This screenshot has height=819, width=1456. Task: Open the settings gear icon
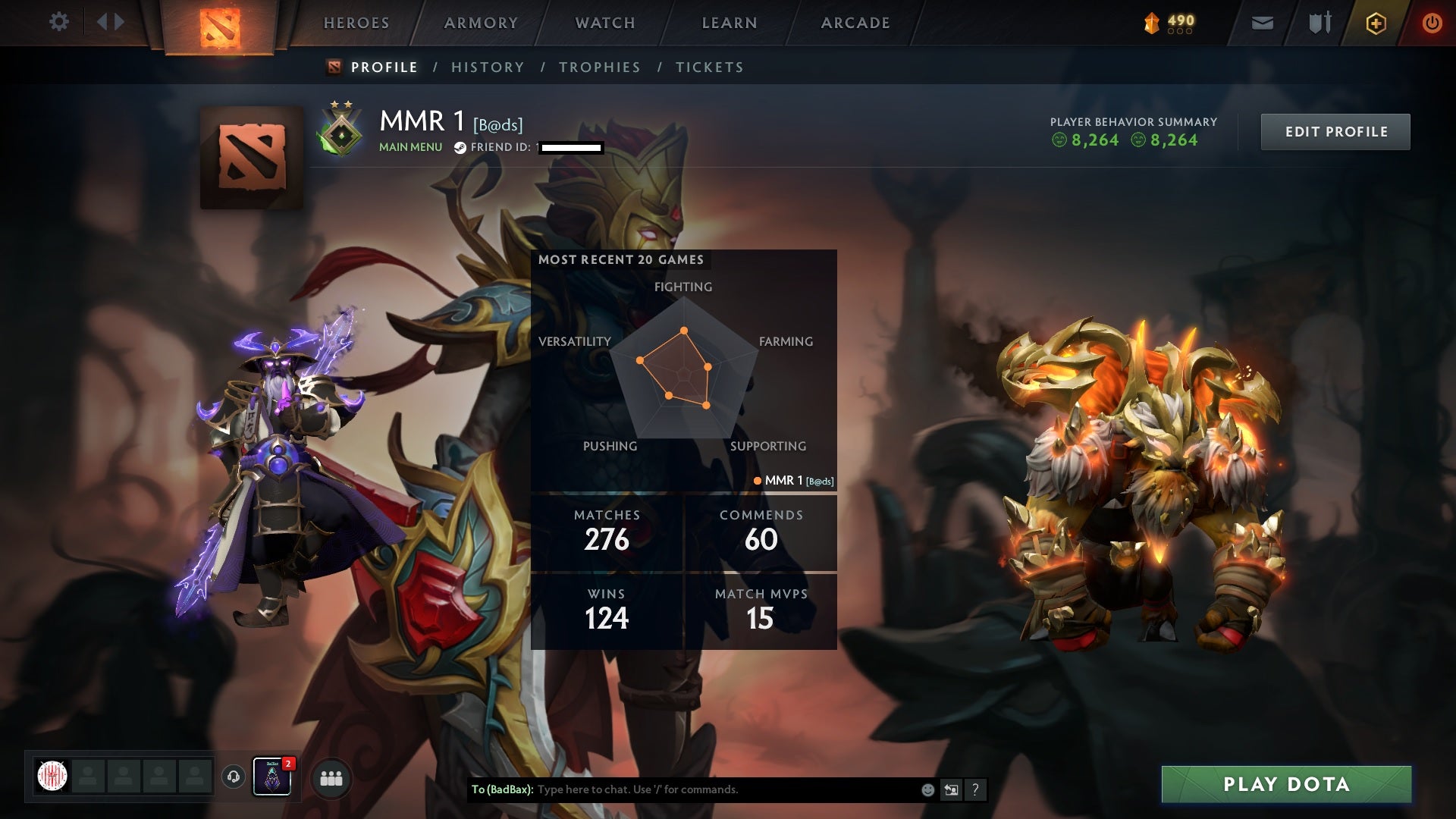click(59, 21)
